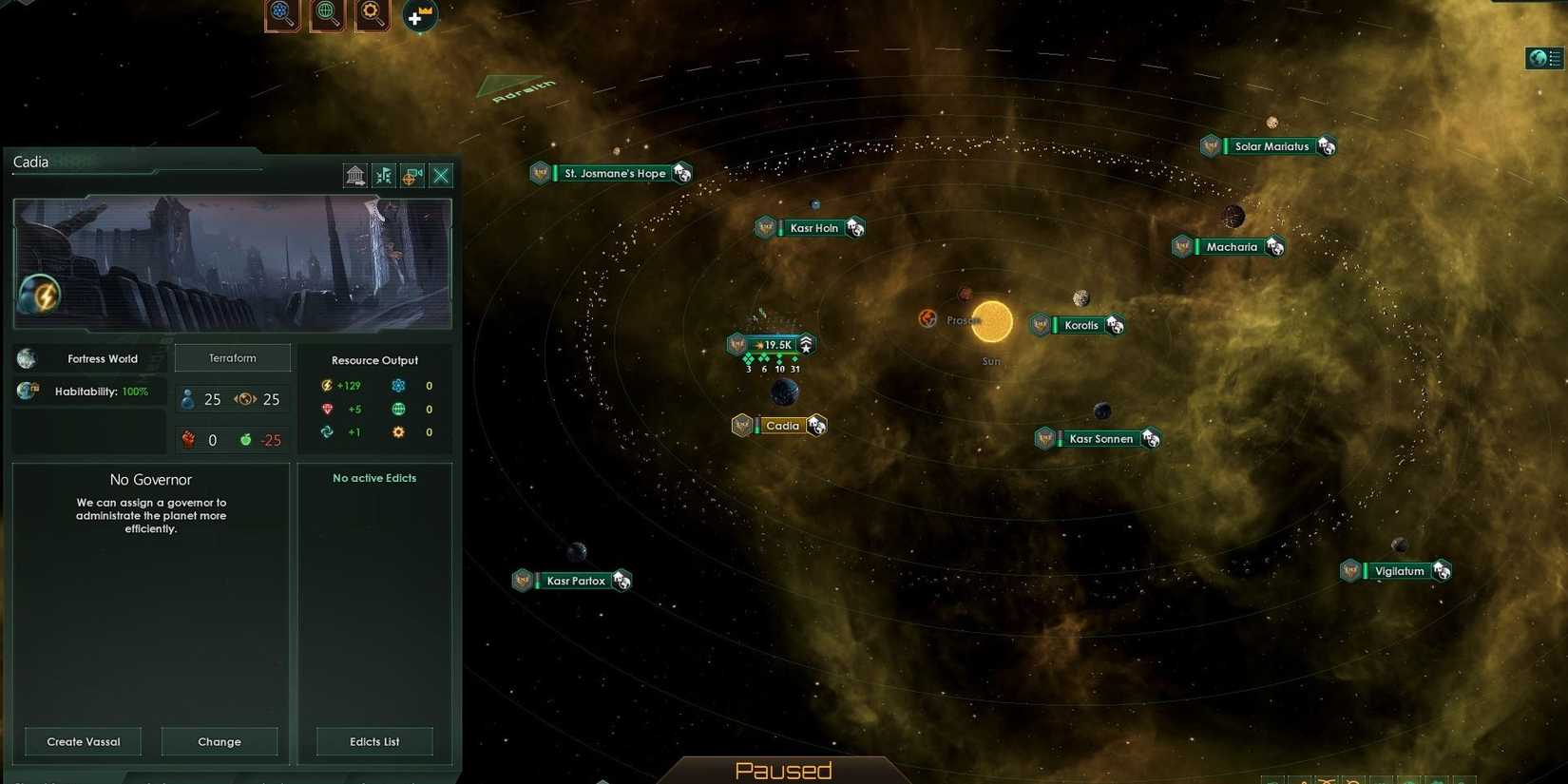Open the technology search magnifier tool

coord(372,15)
